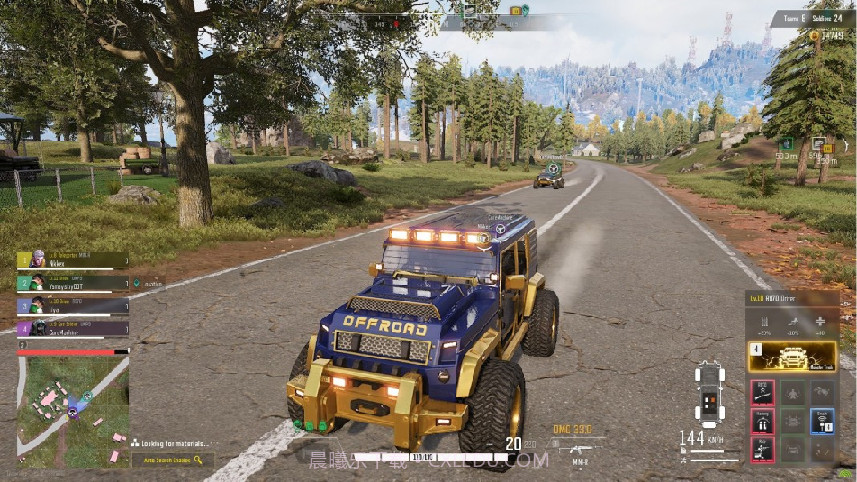857x482 pixels.
Task: Activate the blue highlighted skill icon
Action: click(822, 421)
